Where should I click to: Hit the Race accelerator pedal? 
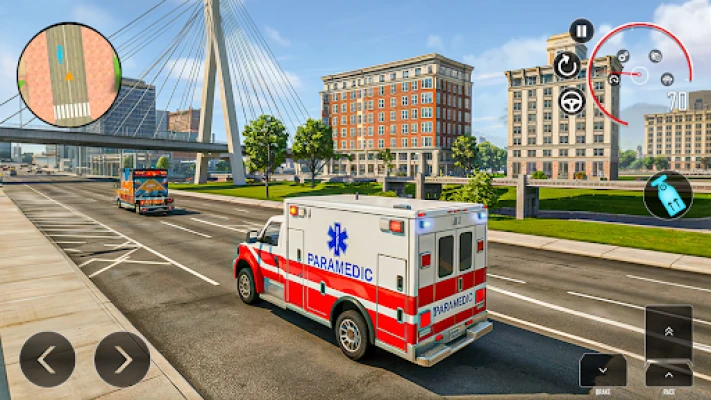click(668, 346)
